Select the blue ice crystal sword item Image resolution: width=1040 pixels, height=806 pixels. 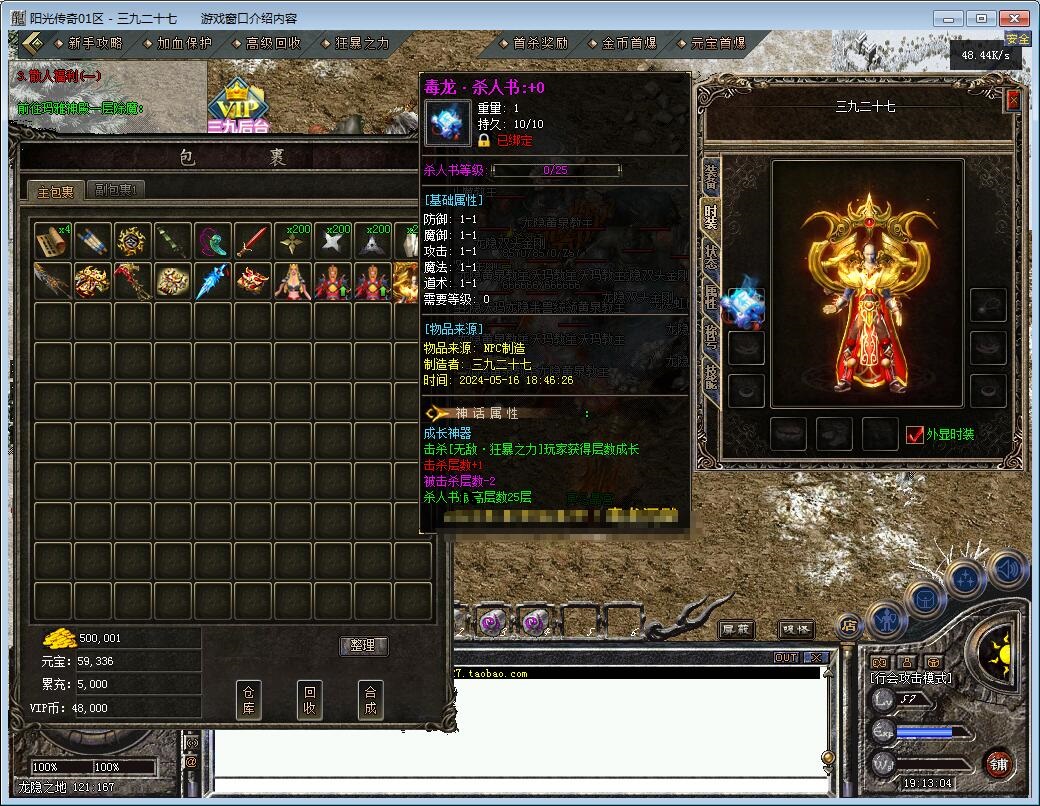point(212,281)
